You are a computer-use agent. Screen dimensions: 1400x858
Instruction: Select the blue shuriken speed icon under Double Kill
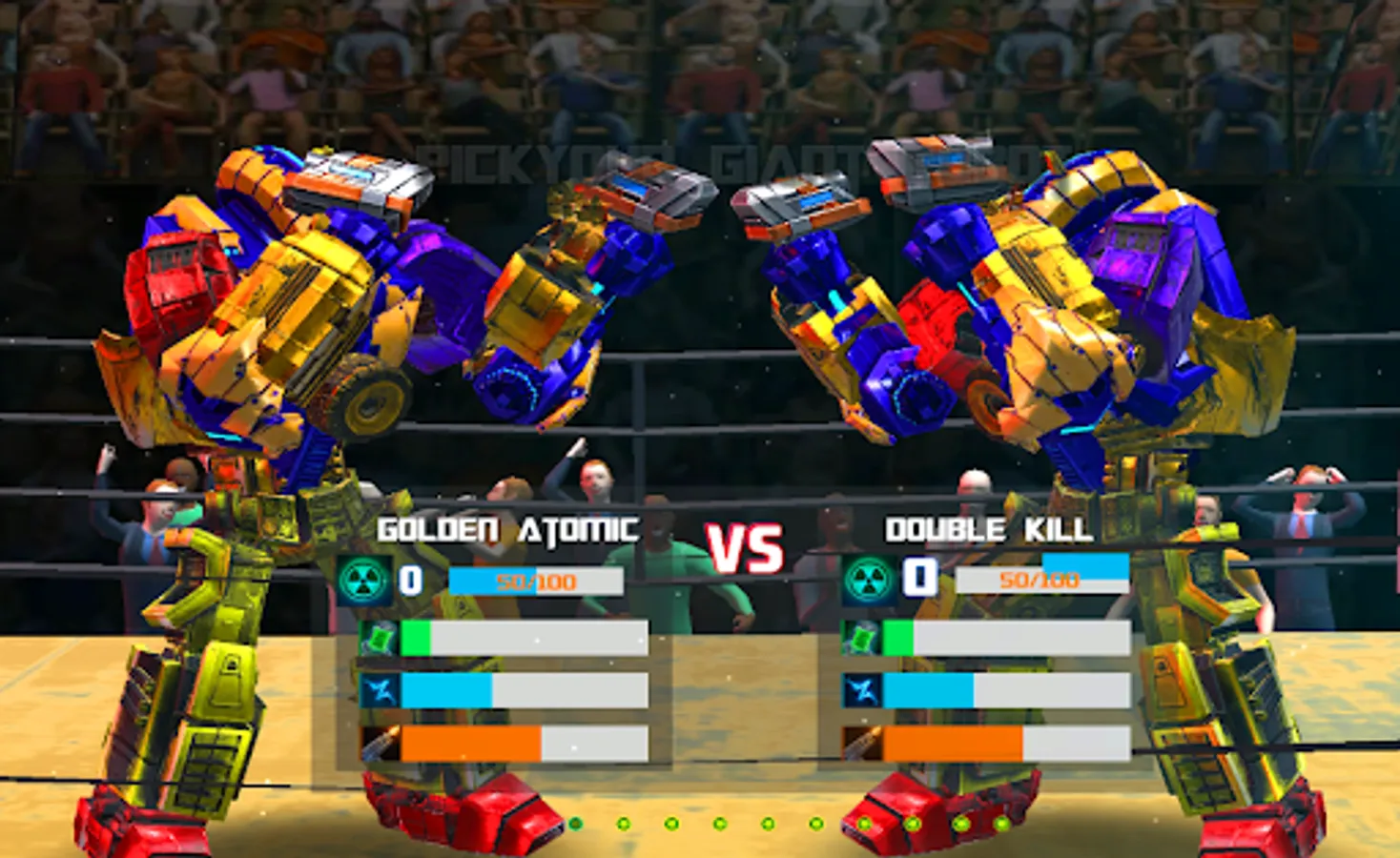point(859,691)
